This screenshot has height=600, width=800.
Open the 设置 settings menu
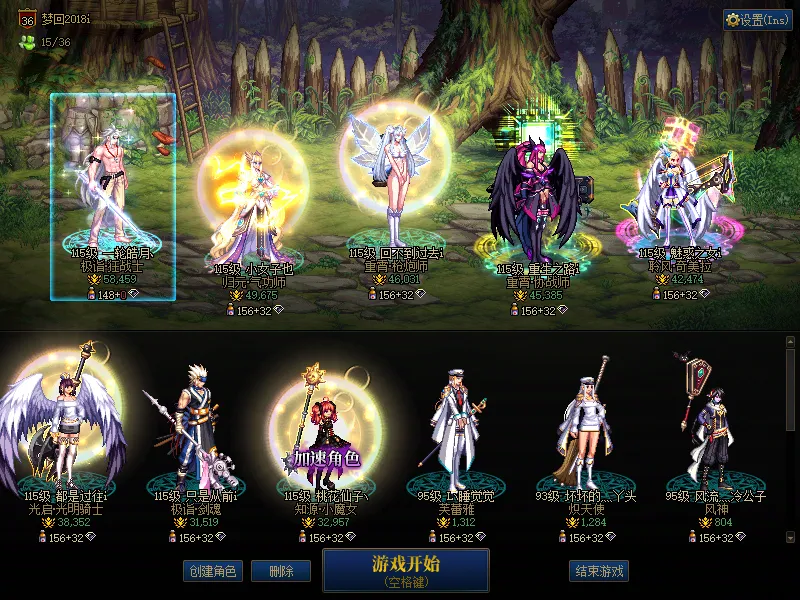757,20
